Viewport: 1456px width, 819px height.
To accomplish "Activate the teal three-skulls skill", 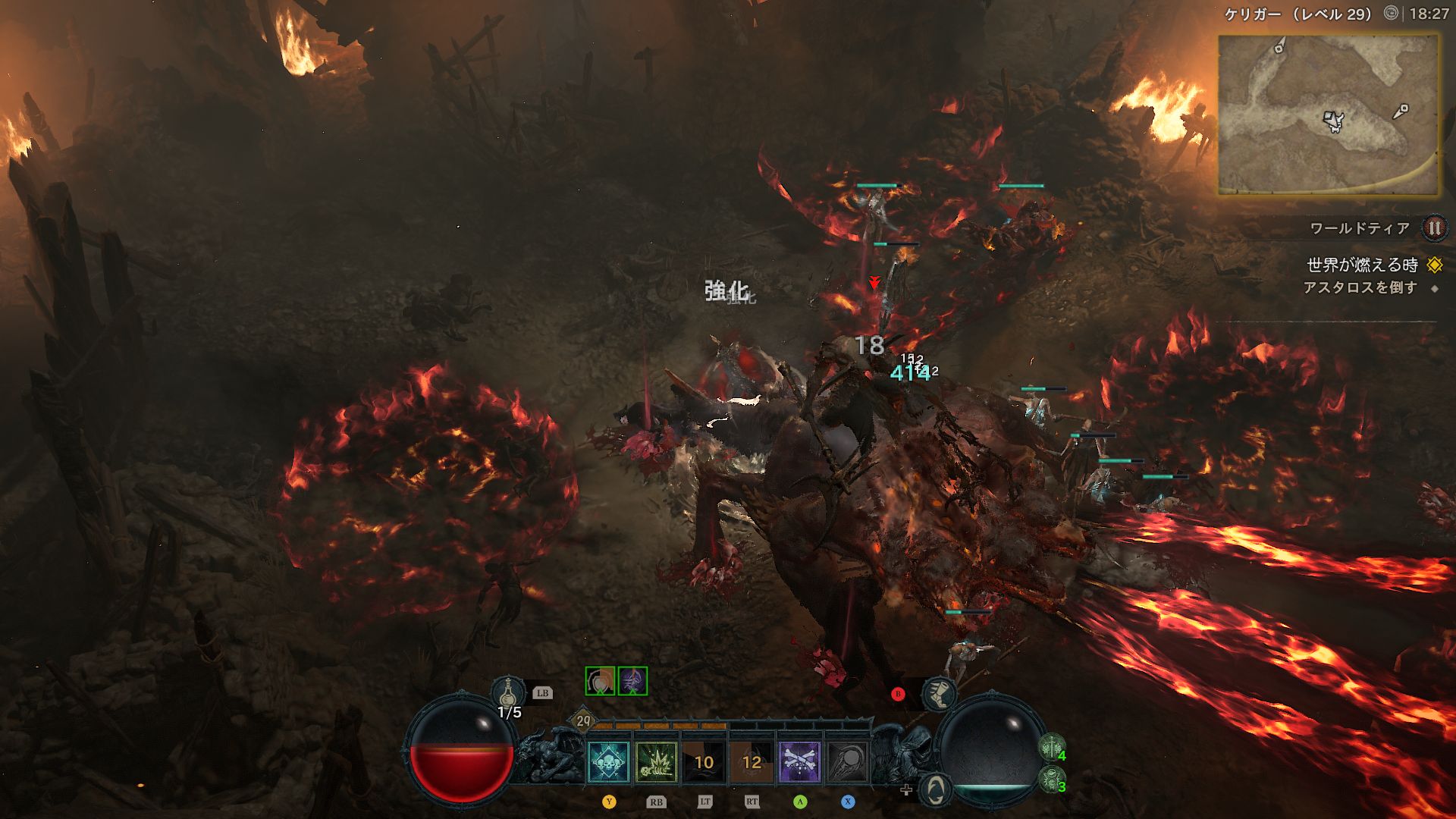I will [608, 762].
